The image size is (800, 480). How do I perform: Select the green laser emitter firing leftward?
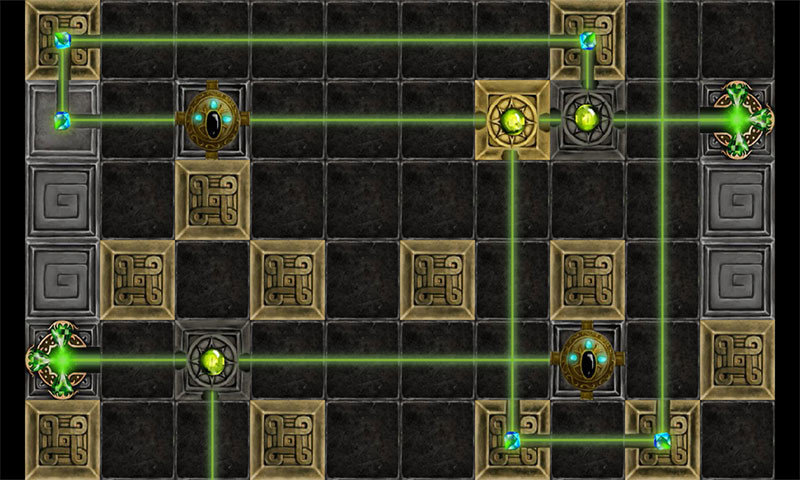(x=741, y=120)
